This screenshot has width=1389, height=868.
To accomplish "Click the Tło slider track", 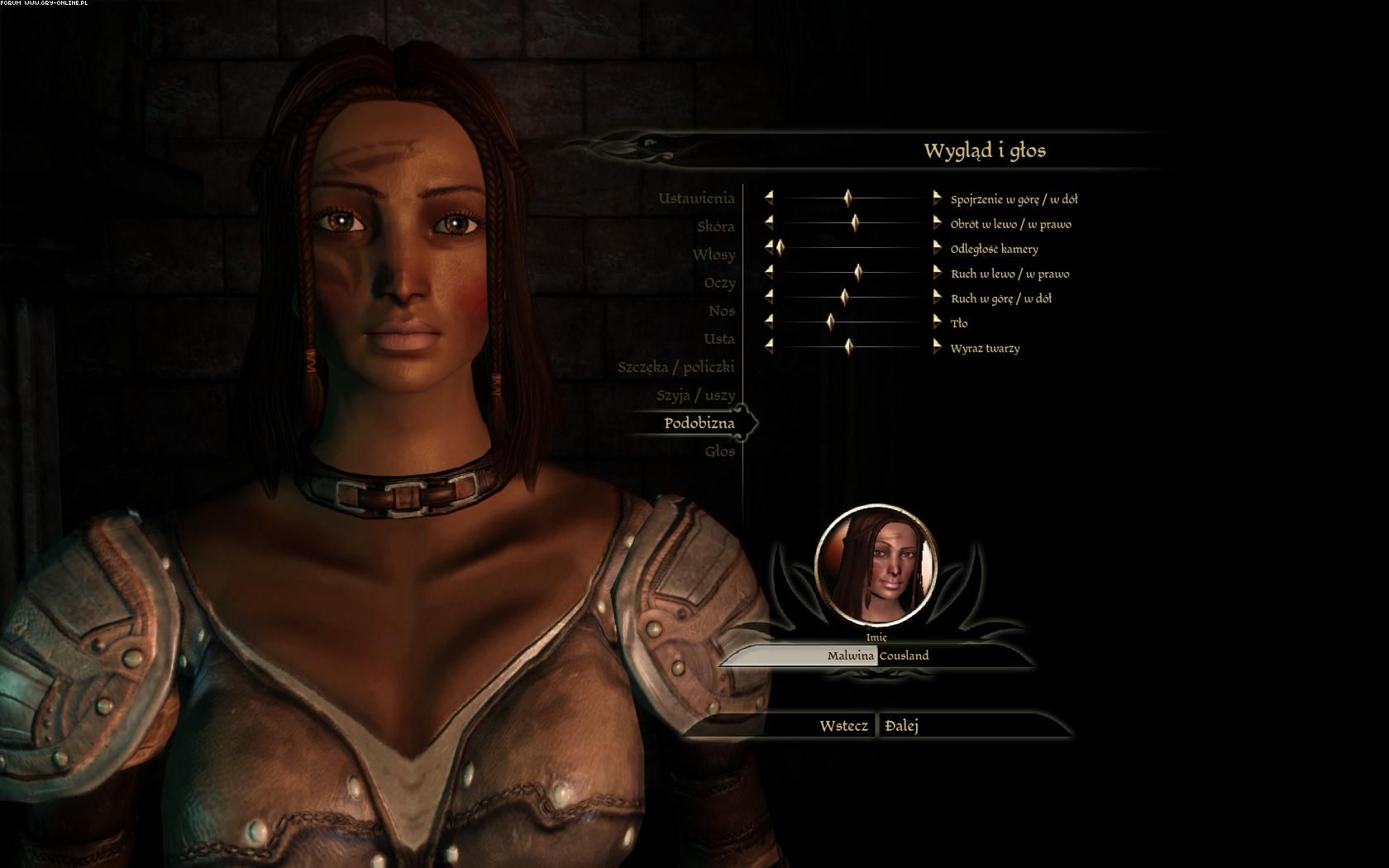I will [876, 322].
